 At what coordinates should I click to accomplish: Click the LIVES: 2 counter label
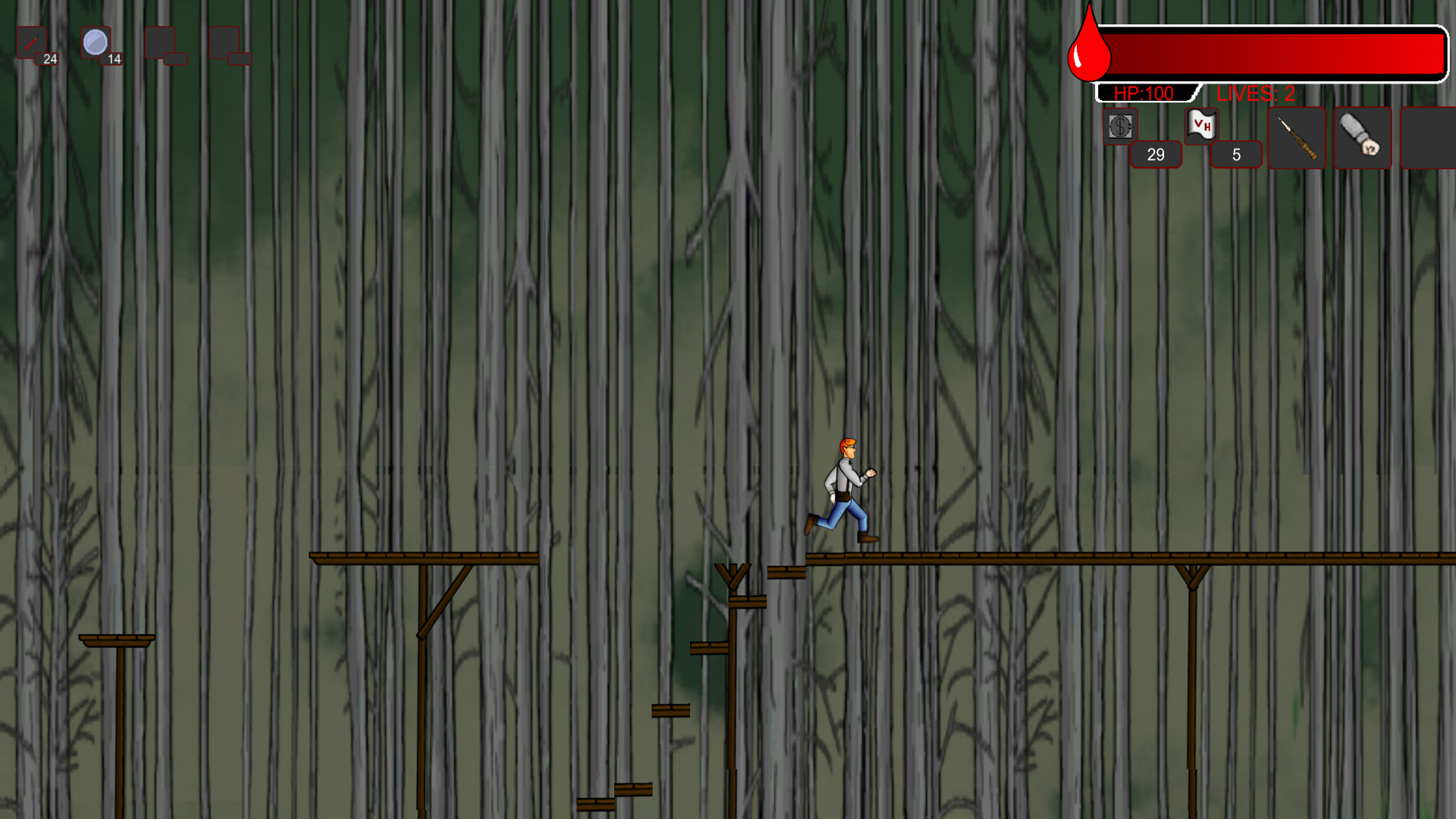click(1257, 94)
